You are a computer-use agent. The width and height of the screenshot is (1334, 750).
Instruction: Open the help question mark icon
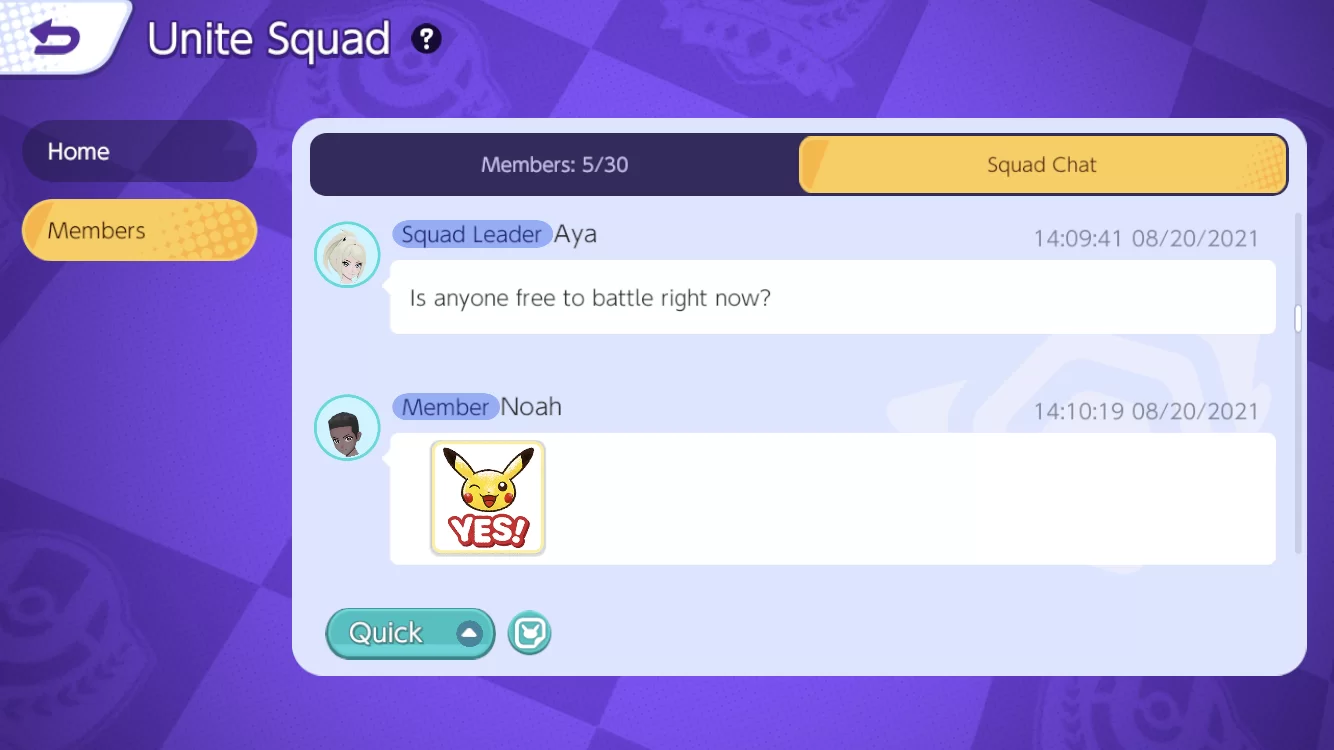coord(427,39)
